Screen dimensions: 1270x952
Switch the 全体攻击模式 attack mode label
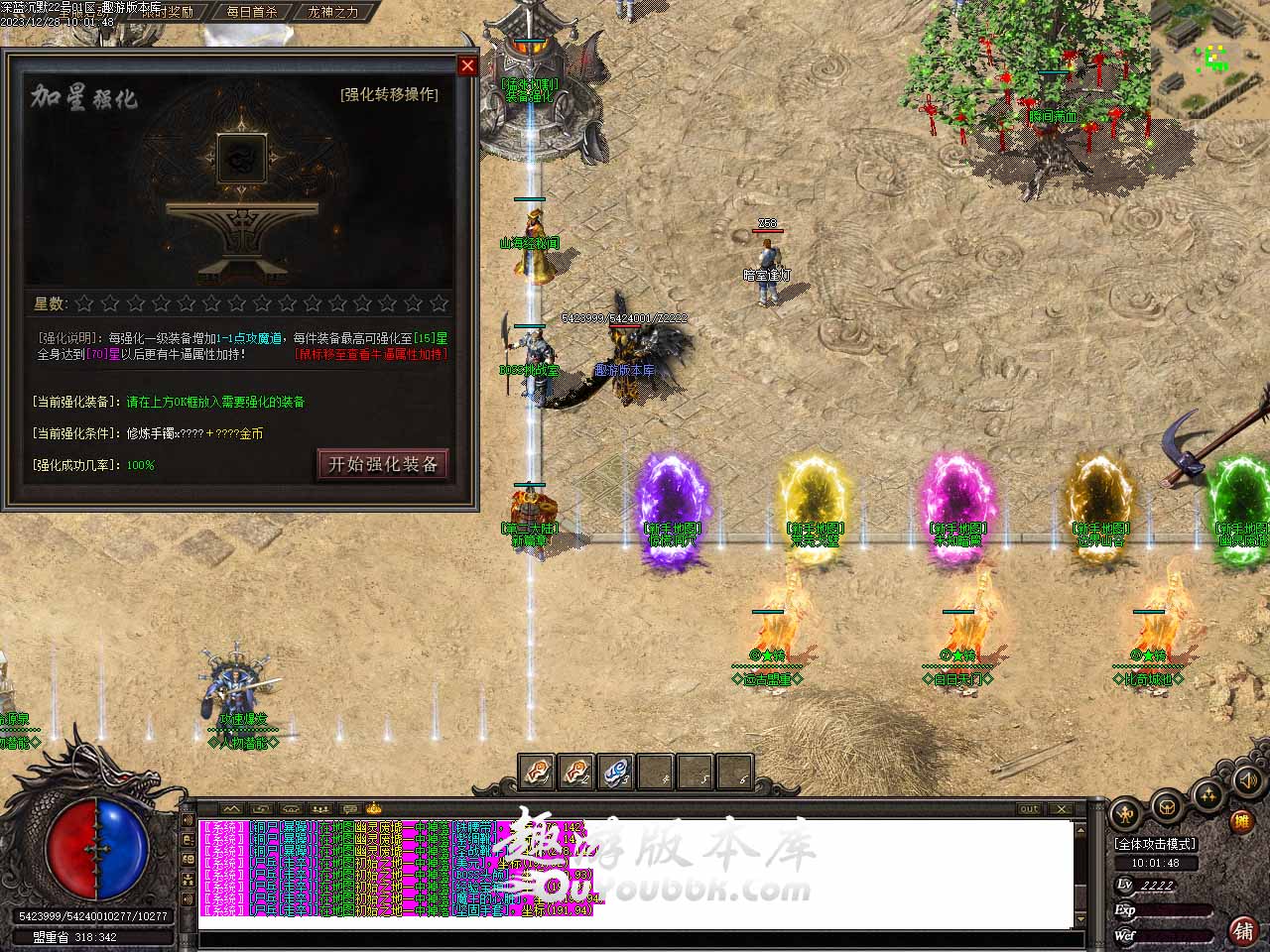[1156, 844]
